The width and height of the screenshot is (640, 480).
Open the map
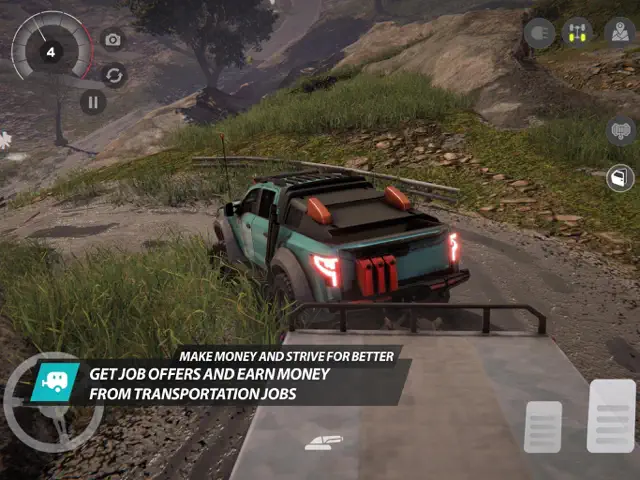coord(621,33)
